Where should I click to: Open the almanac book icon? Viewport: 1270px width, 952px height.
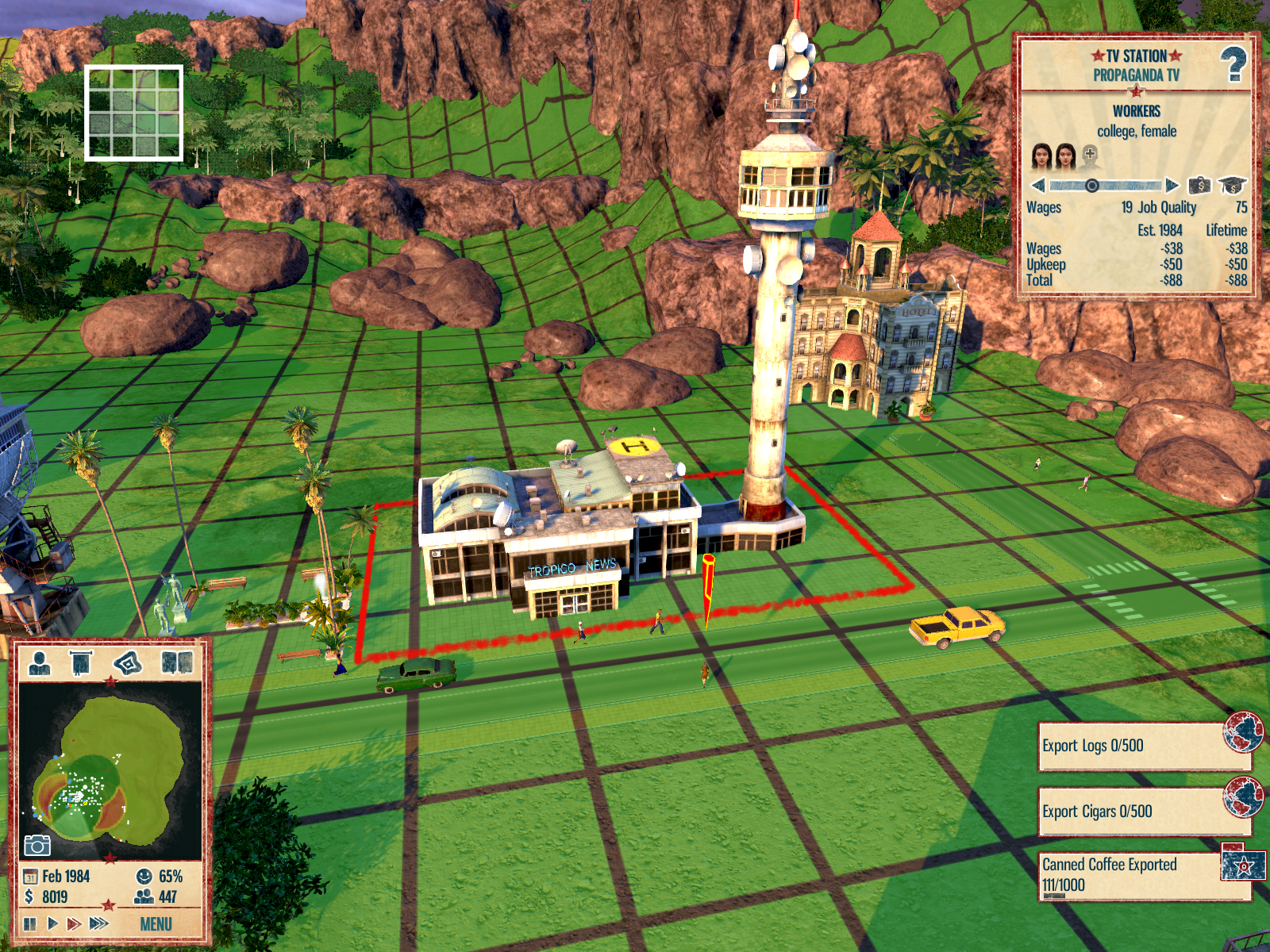tap(177, 662)
